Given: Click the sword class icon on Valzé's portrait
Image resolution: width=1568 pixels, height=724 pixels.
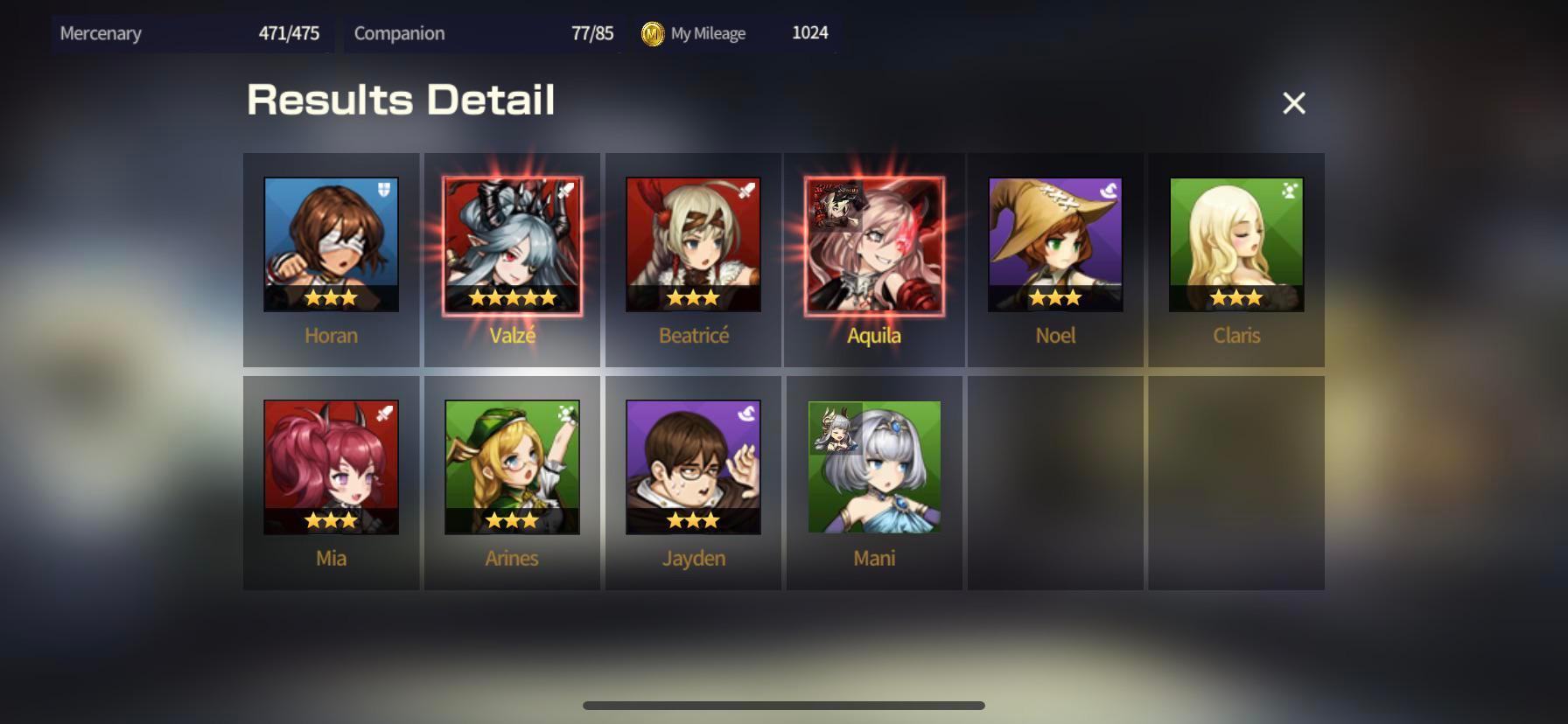Looking at the screenshot, I should tap(566, 188).
